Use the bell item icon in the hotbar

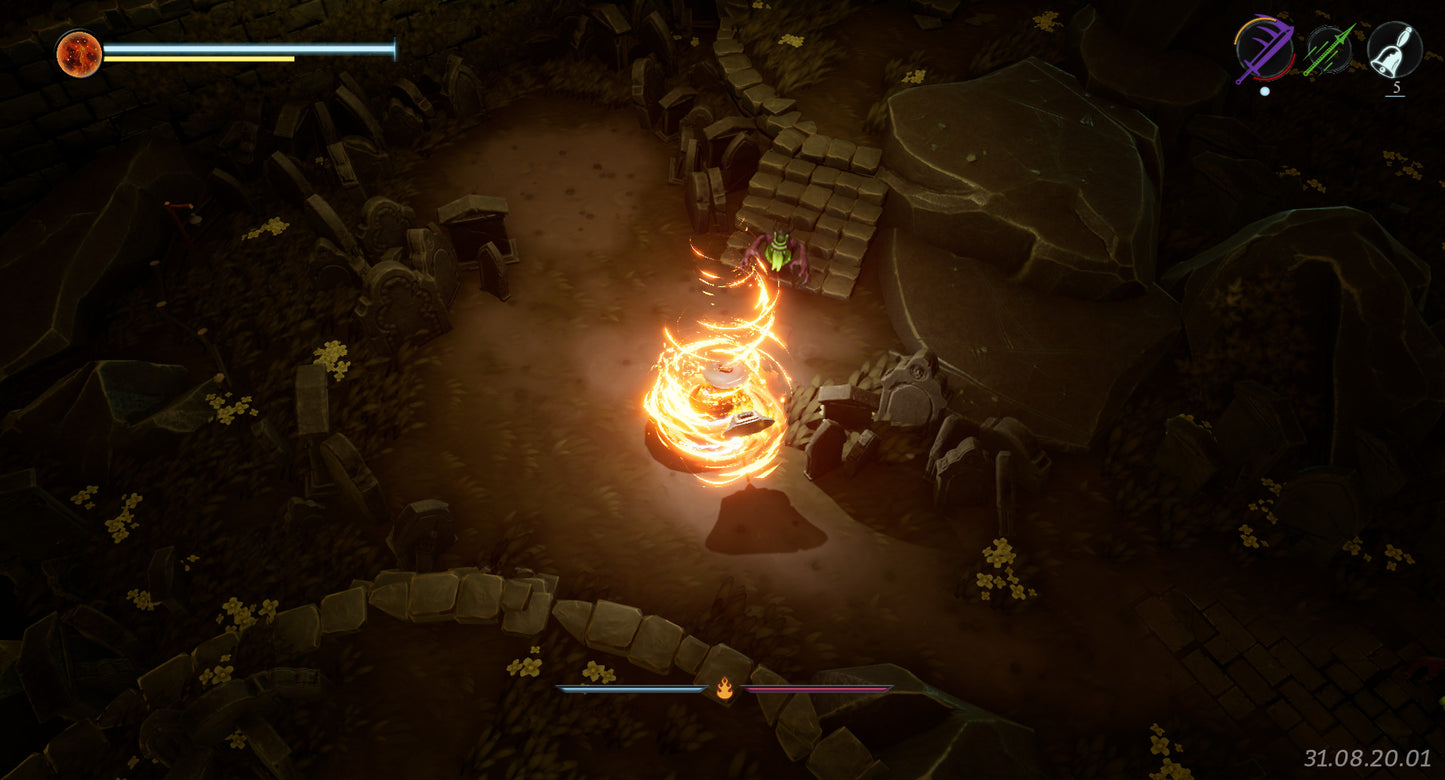pos(1394,49)
